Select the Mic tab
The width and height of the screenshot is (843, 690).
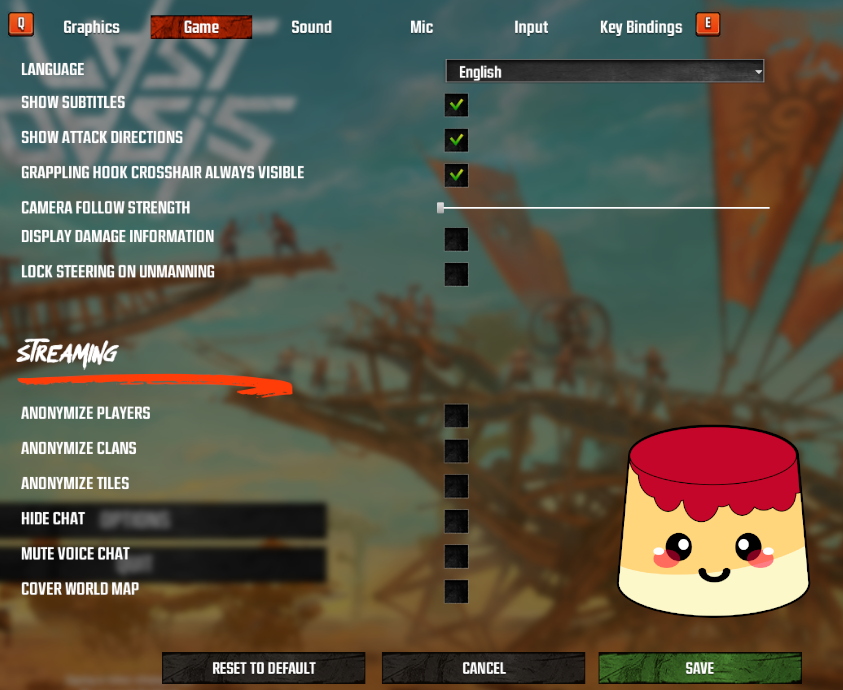click(x=421, y=27)
